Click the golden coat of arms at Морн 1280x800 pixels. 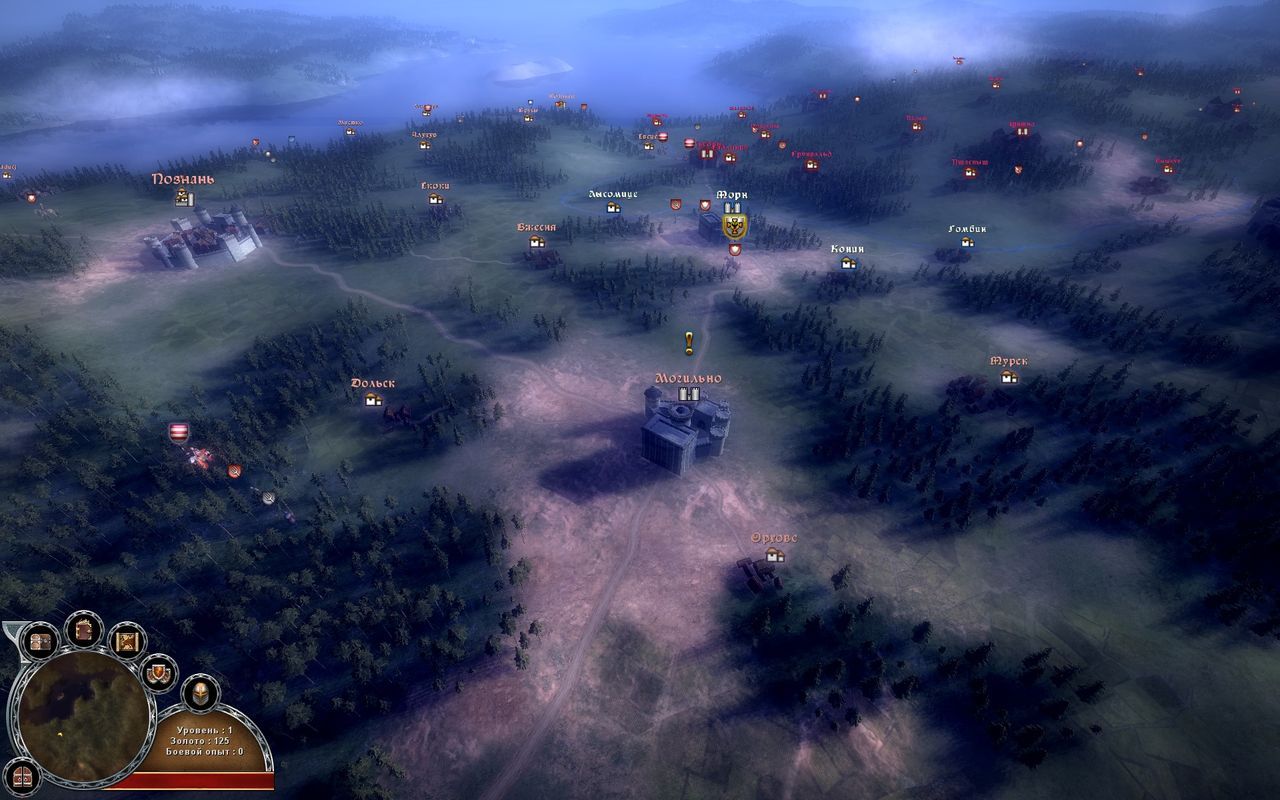click(734, 226)
